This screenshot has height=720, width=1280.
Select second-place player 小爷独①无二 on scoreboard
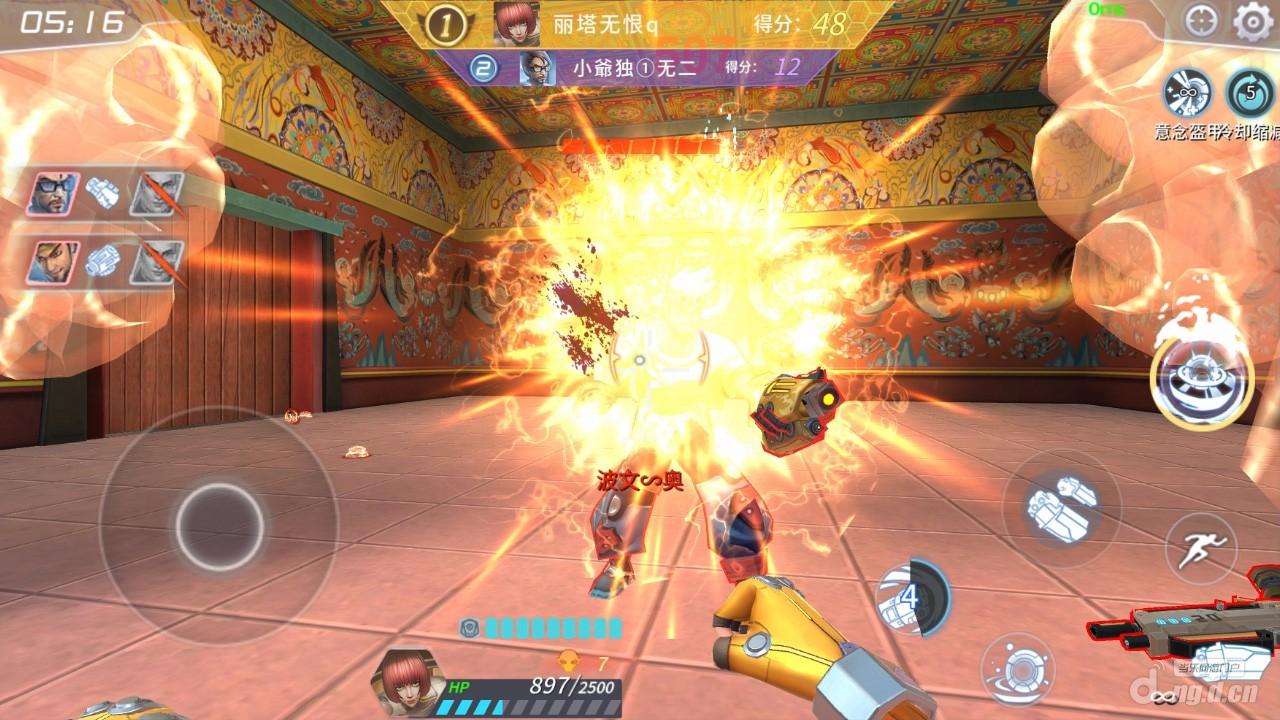(634, 68)
